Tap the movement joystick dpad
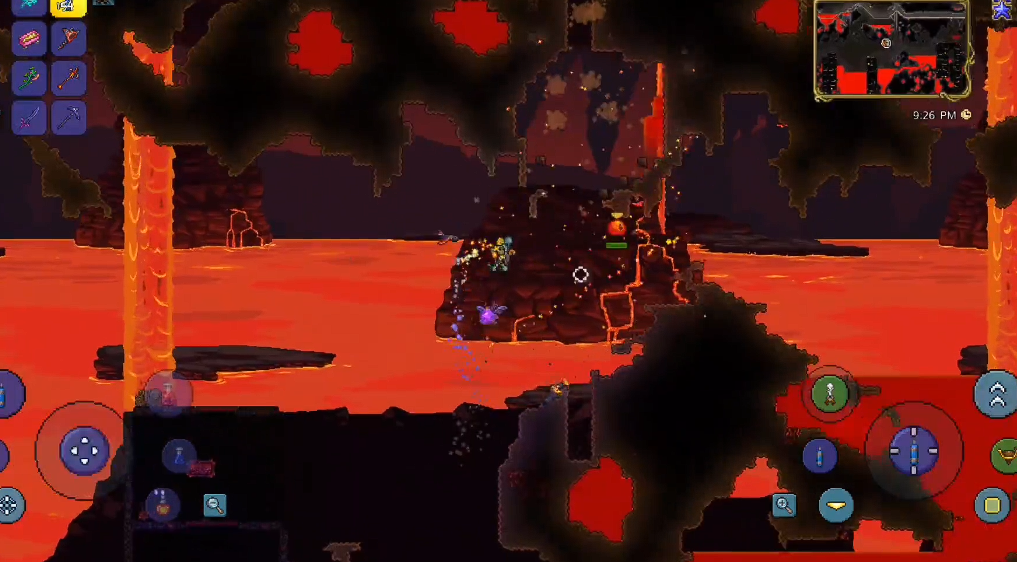Screen dimensions: 1017x562 click(x=84, y=450)
